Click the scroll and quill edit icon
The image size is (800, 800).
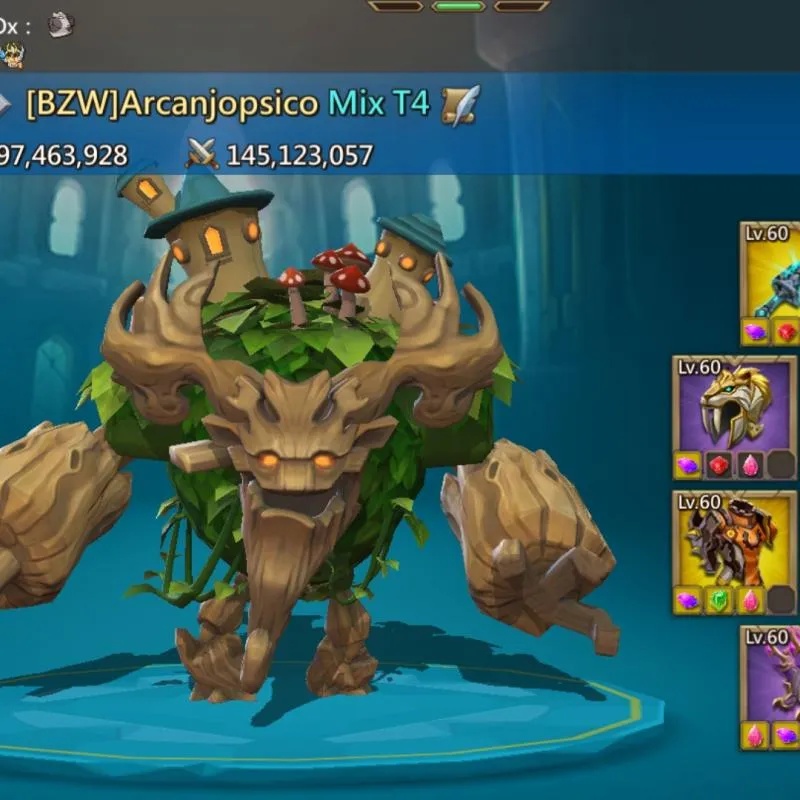point(460,104)
